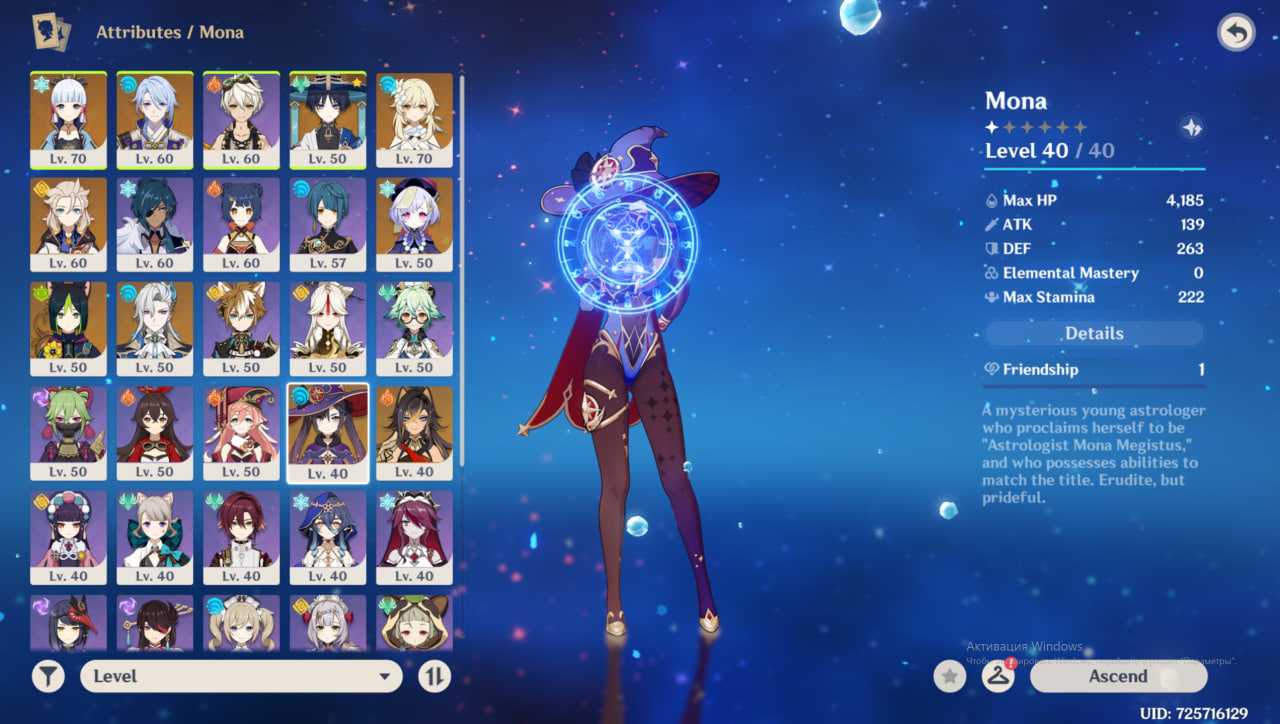
Task: Open the character filter funnel
Action: point(47,676)
